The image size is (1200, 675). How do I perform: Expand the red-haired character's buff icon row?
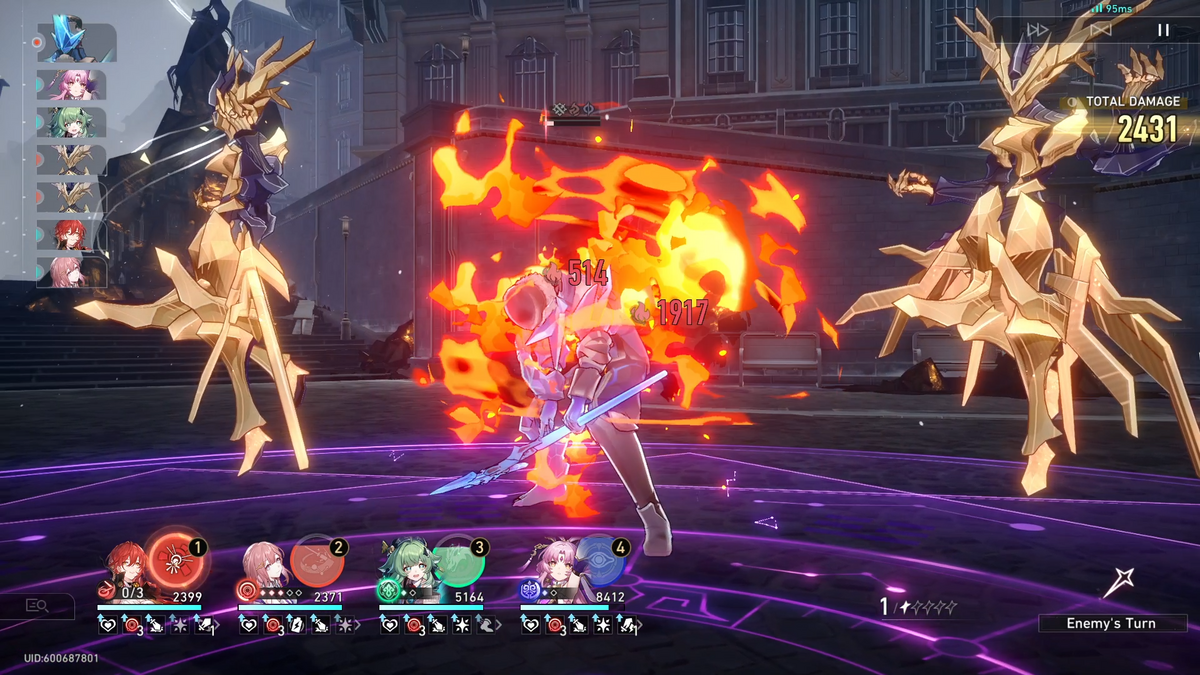219,626
